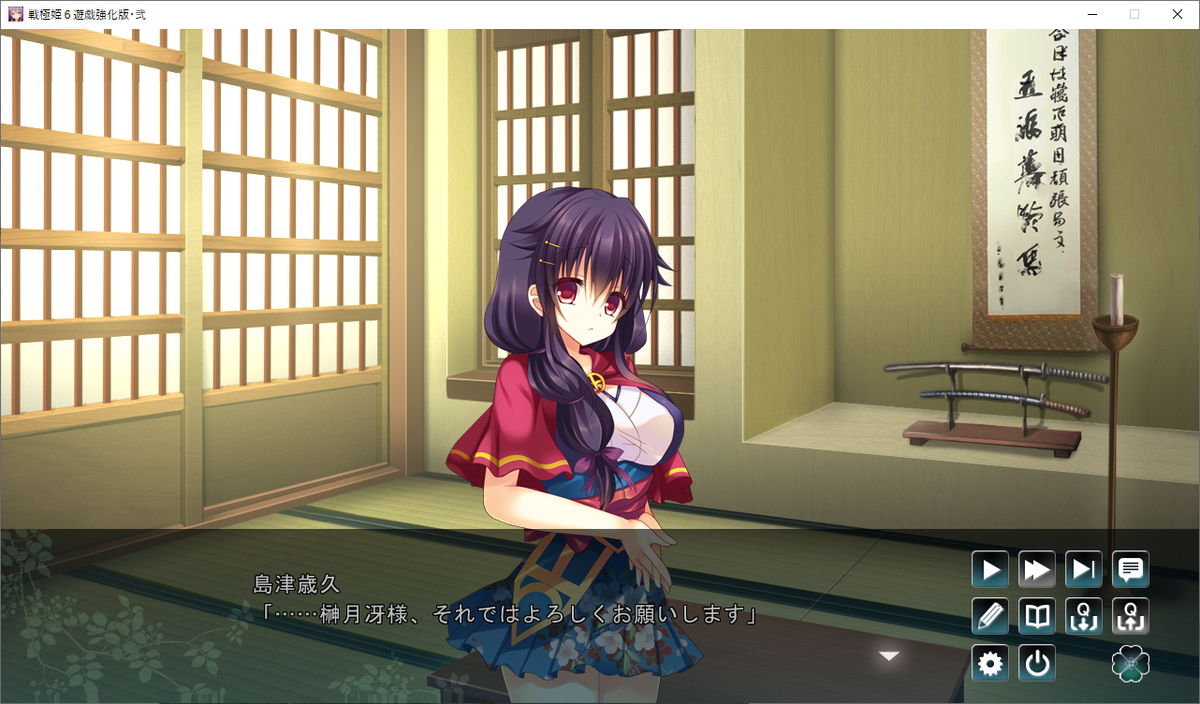Open the message log speech-bubble icon
Viewport: 1200px width, 704px height.
1131,570
